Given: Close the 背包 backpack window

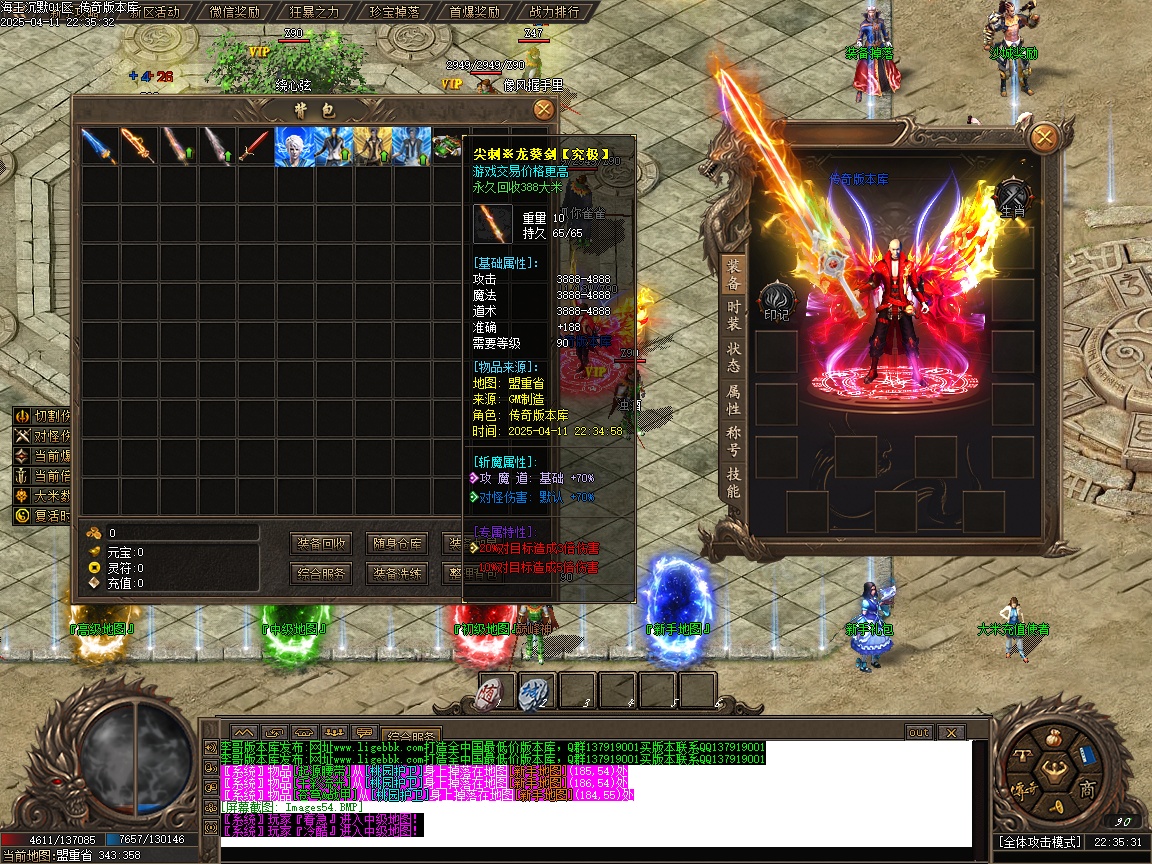Looking at the screenshot, I should [543, 110].
